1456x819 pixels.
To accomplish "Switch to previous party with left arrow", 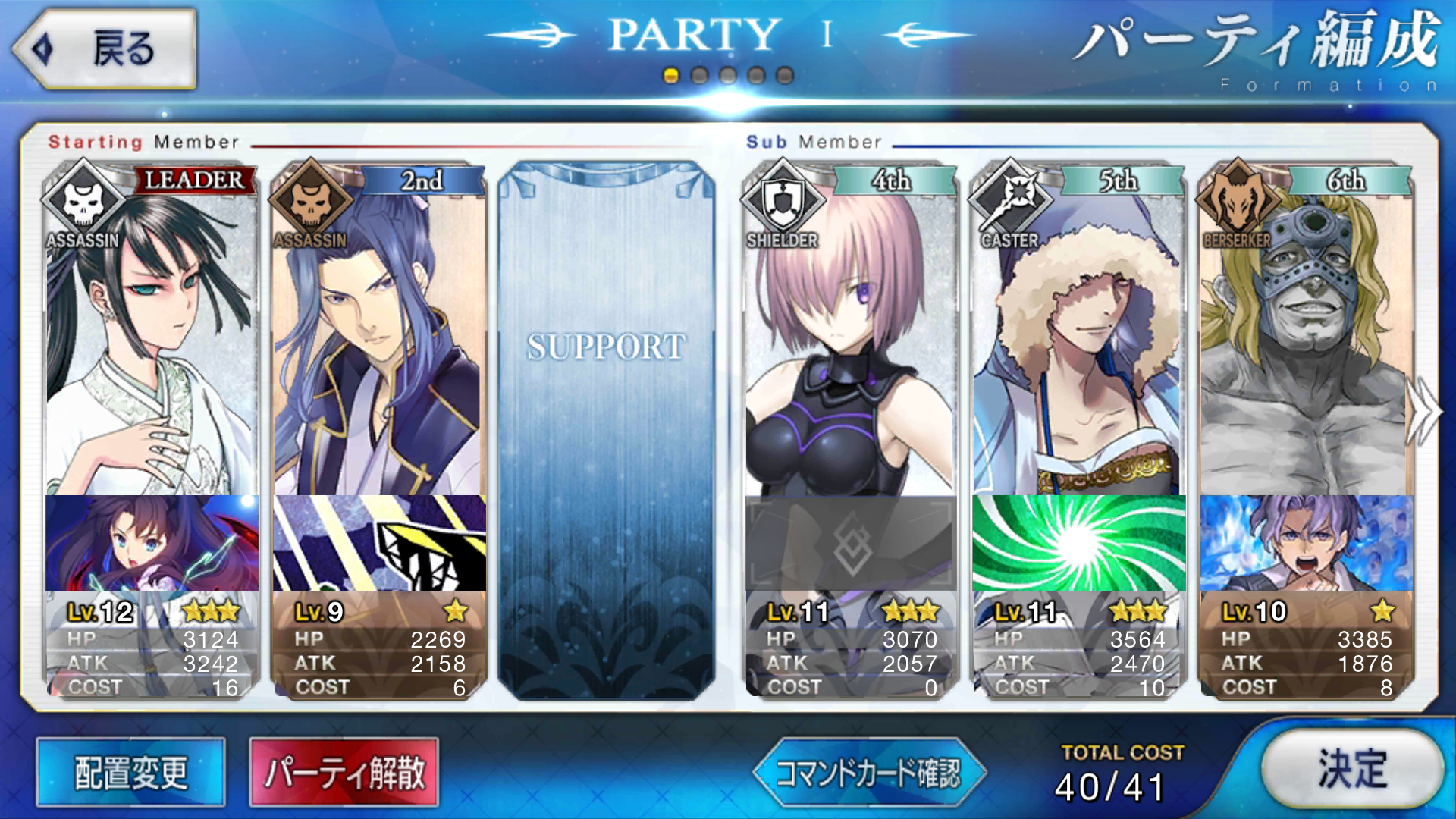I will [532, 35].
